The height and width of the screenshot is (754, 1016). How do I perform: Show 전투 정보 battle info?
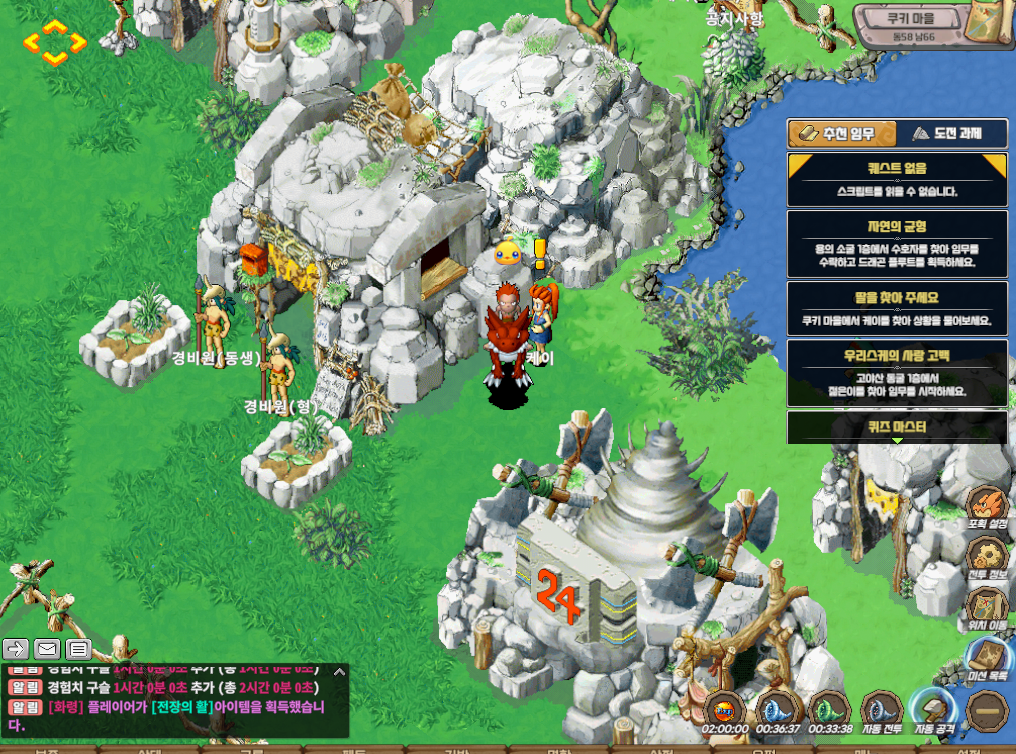click(x=989, y=558)
